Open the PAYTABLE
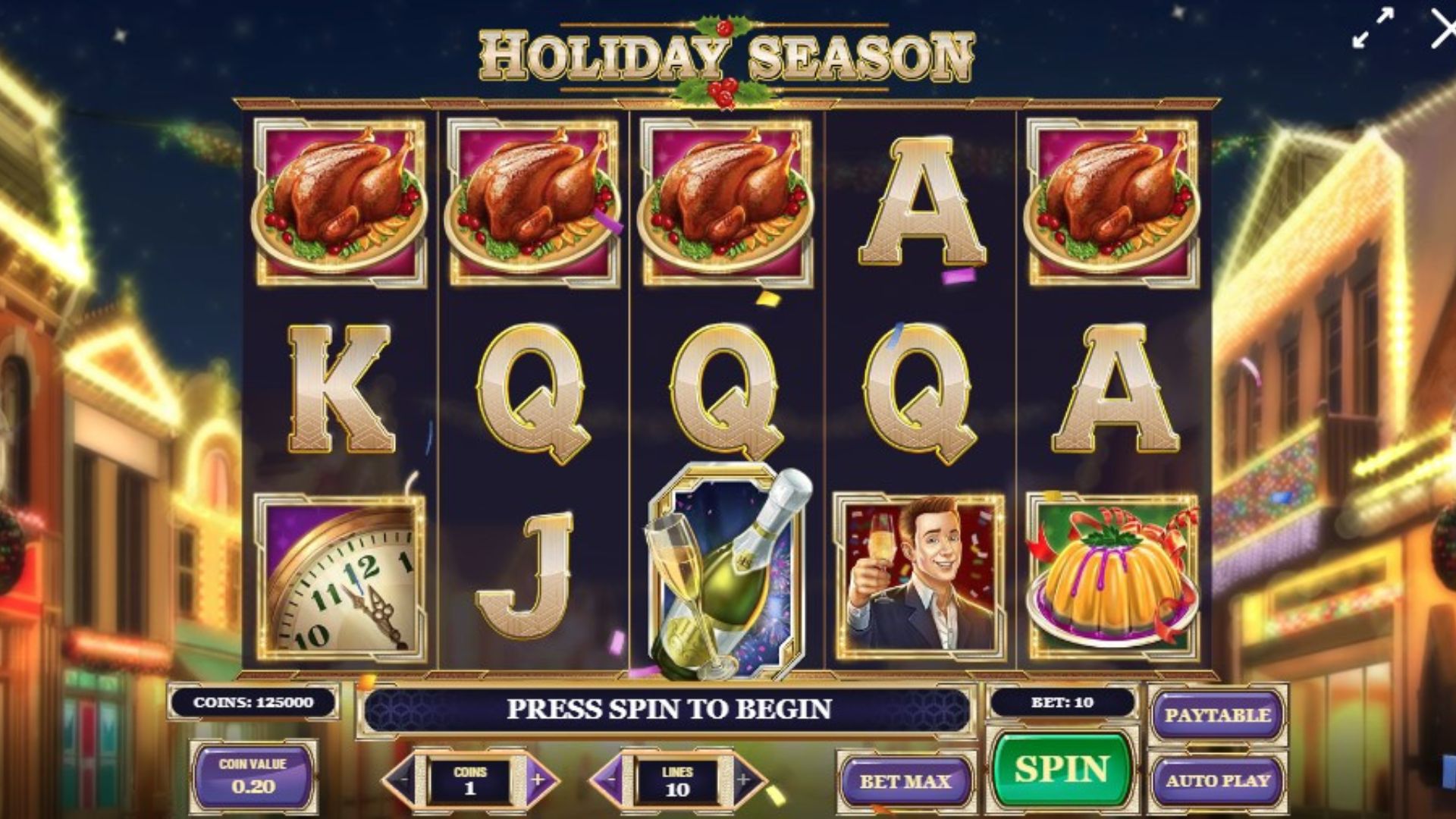Image resolution: width=1456 pixels, height=819 pixels. point(1217,715)
